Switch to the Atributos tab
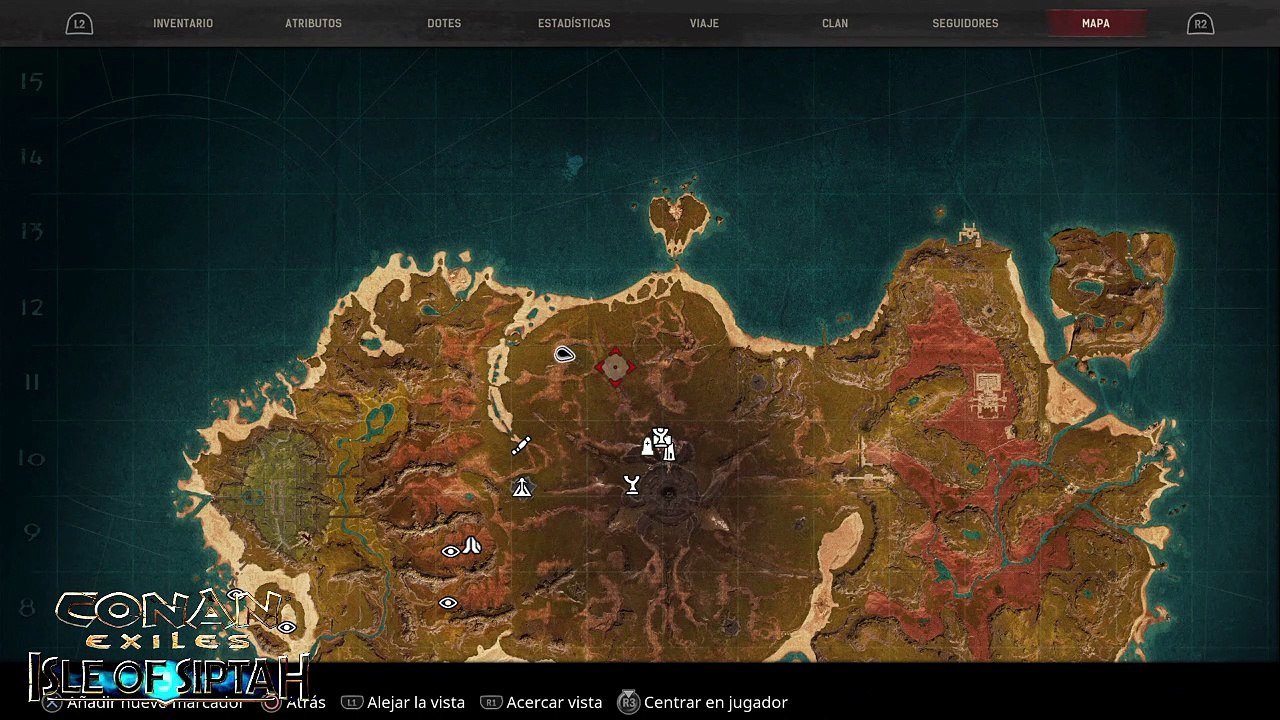This screenshot has width=1280, height=720. (313, 23)
